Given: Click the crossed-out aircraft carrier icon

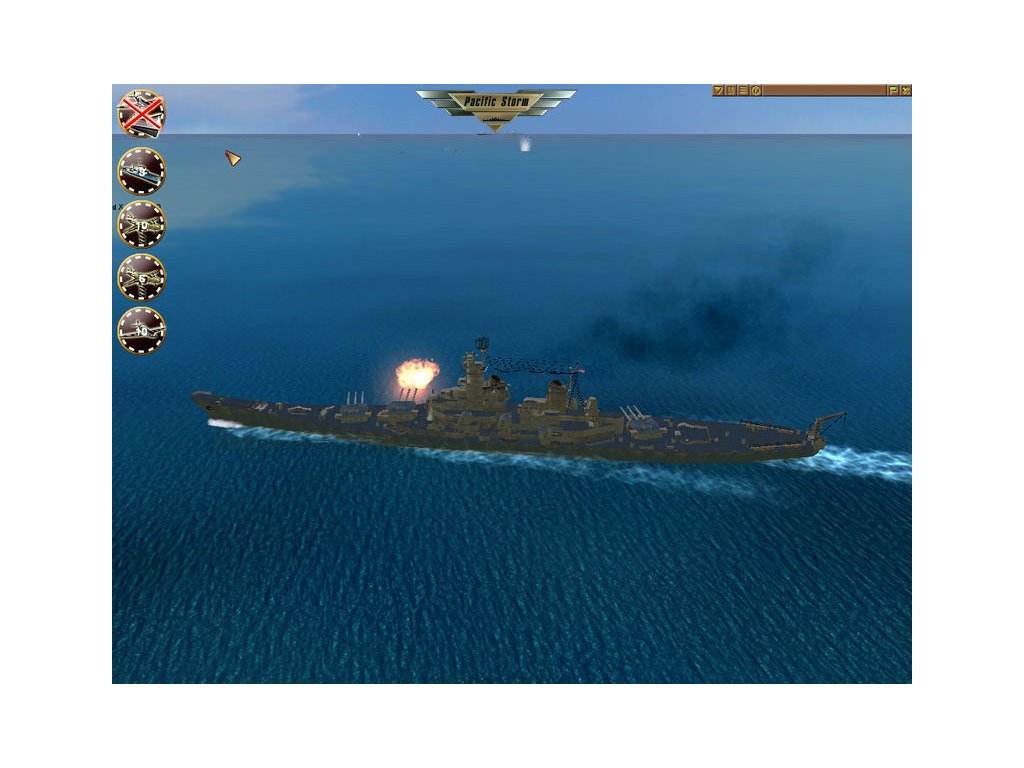Looking at the screenshot, I should [x=142, y=113].
